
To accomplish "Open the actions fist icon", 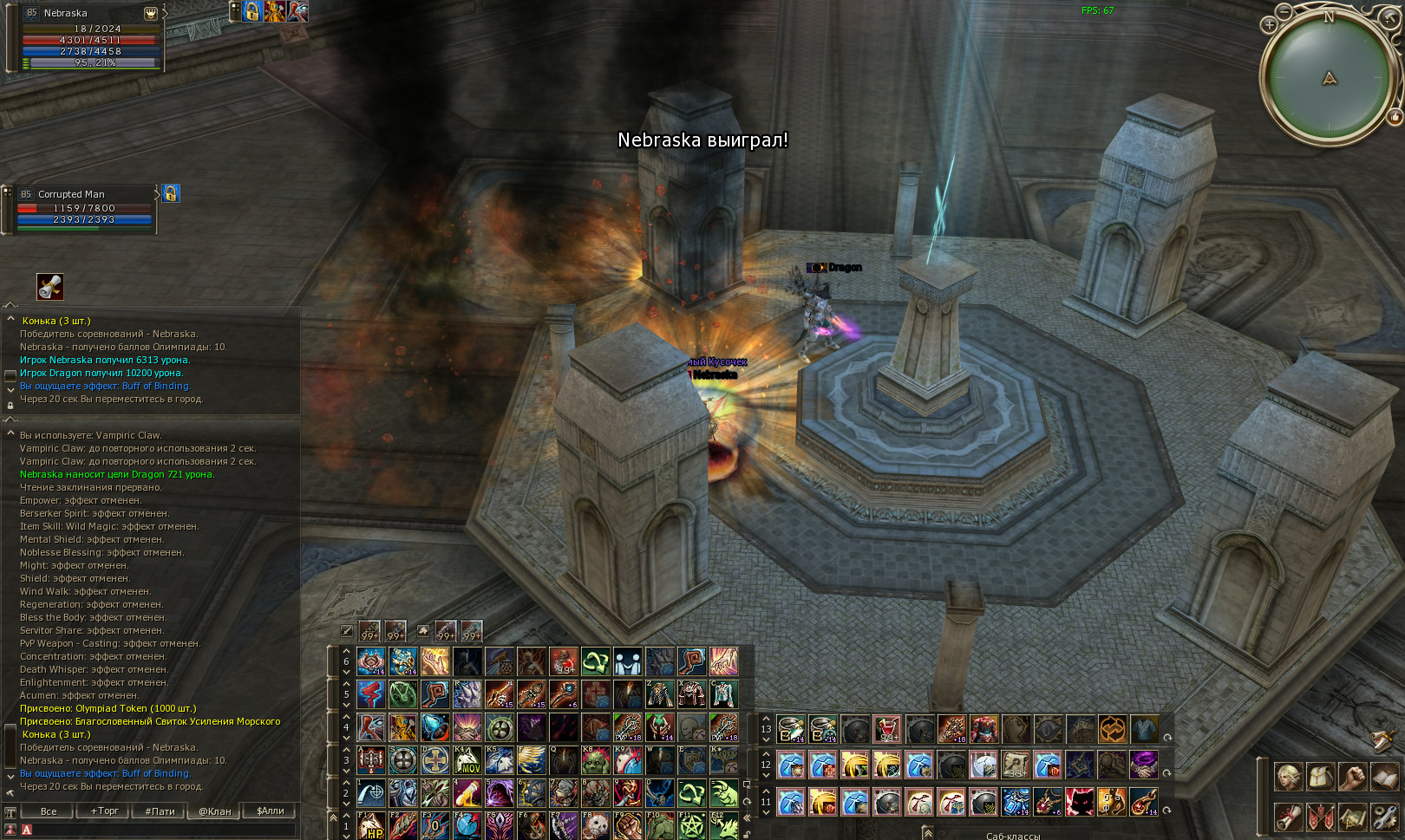I will [1352, 777].
